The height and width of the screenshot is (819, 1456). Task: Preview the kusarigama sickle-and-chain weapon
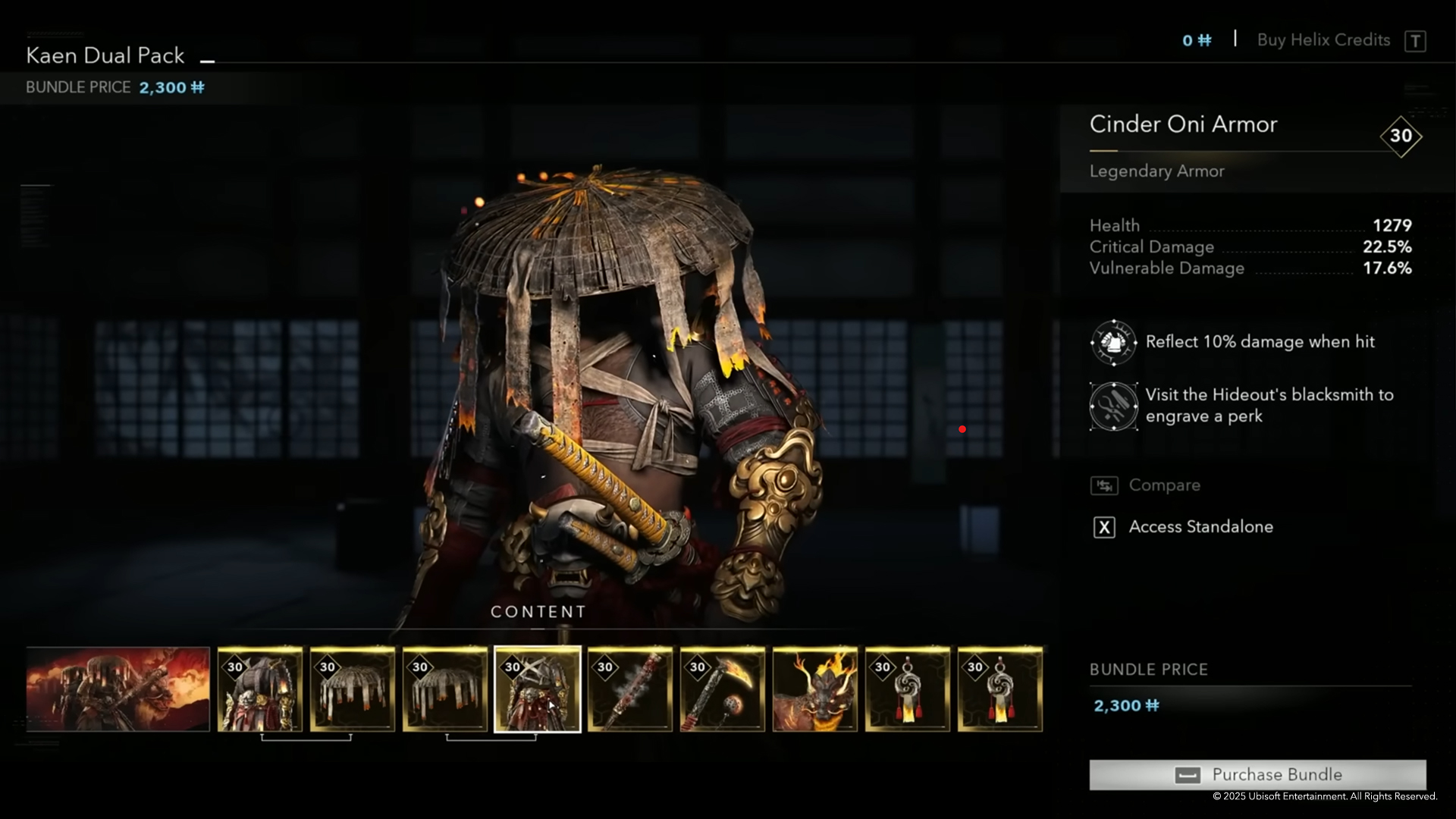[723, 689]
